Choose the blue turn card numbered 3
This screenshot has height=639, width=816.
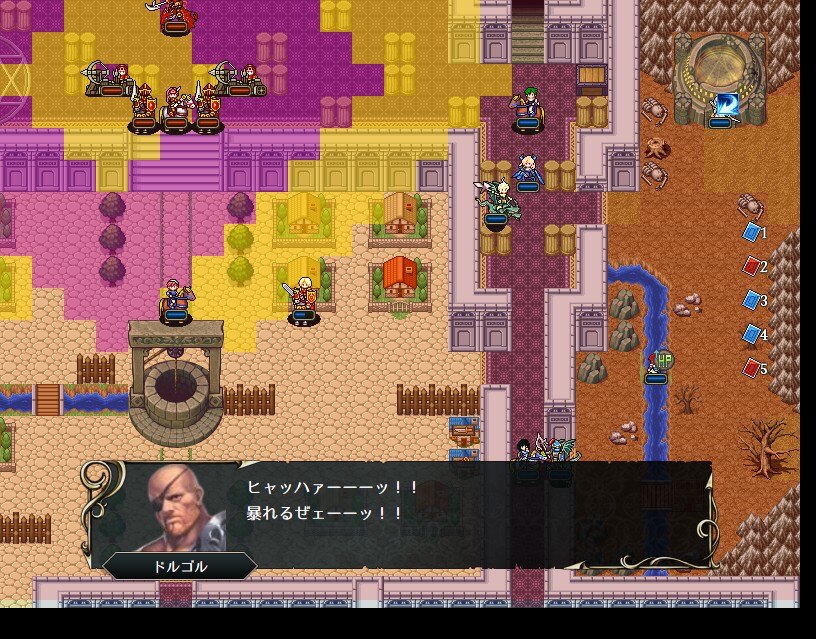[753, 300]
